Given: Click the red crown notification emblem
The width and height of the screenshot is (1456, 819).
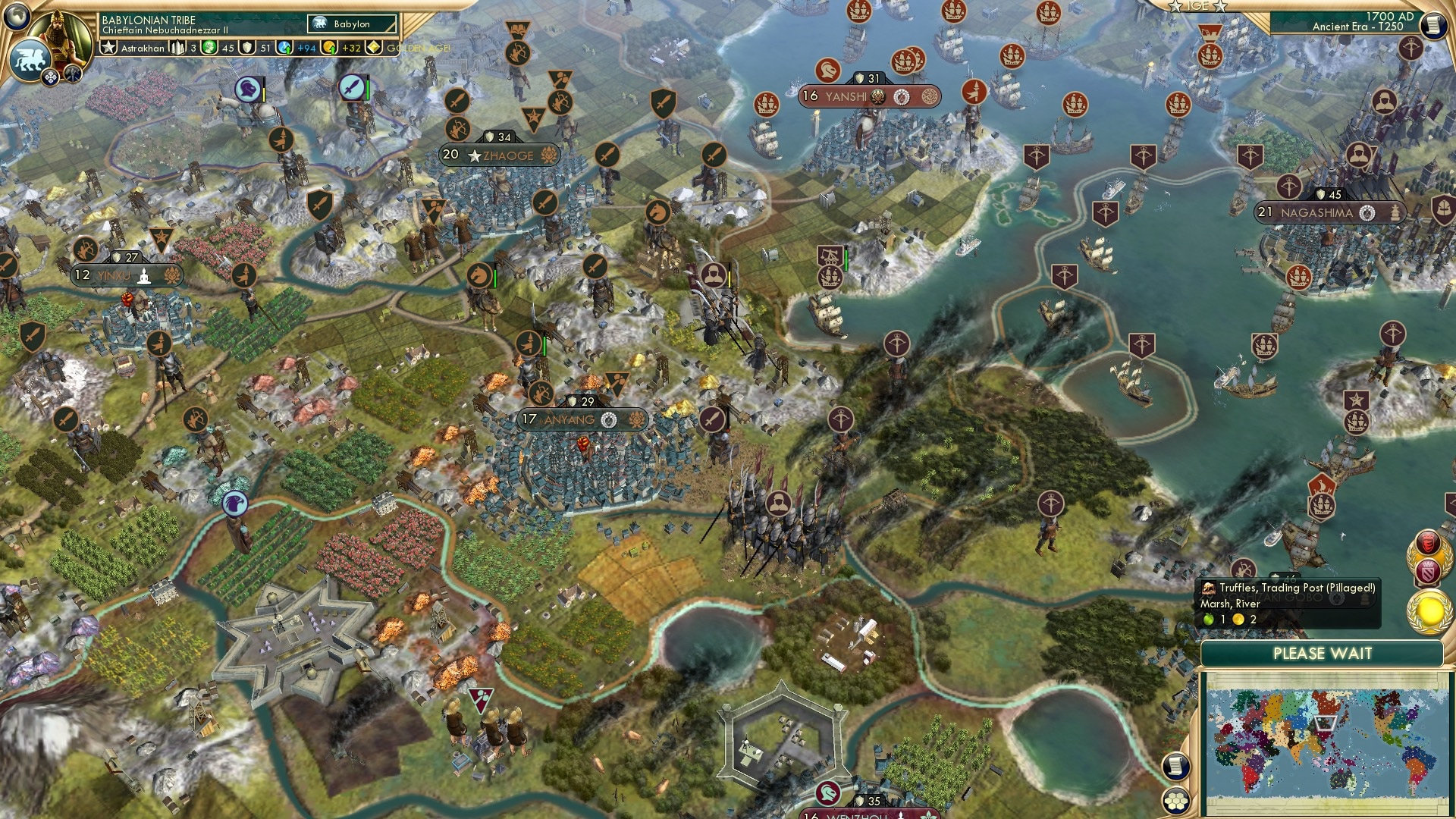Looking at the screenshot, I should [x=1429, y=541].
